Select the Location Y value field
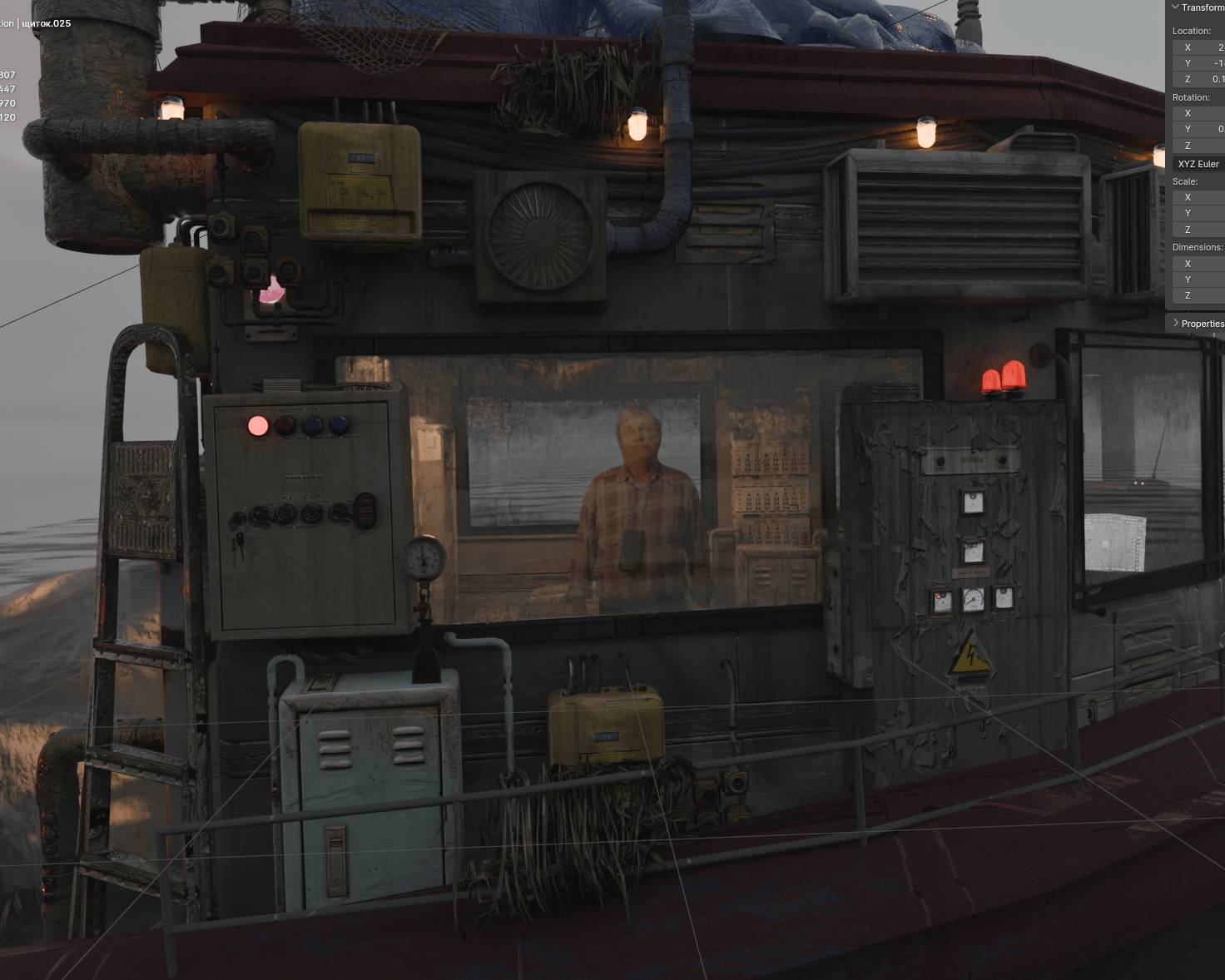 point(1200,63)
